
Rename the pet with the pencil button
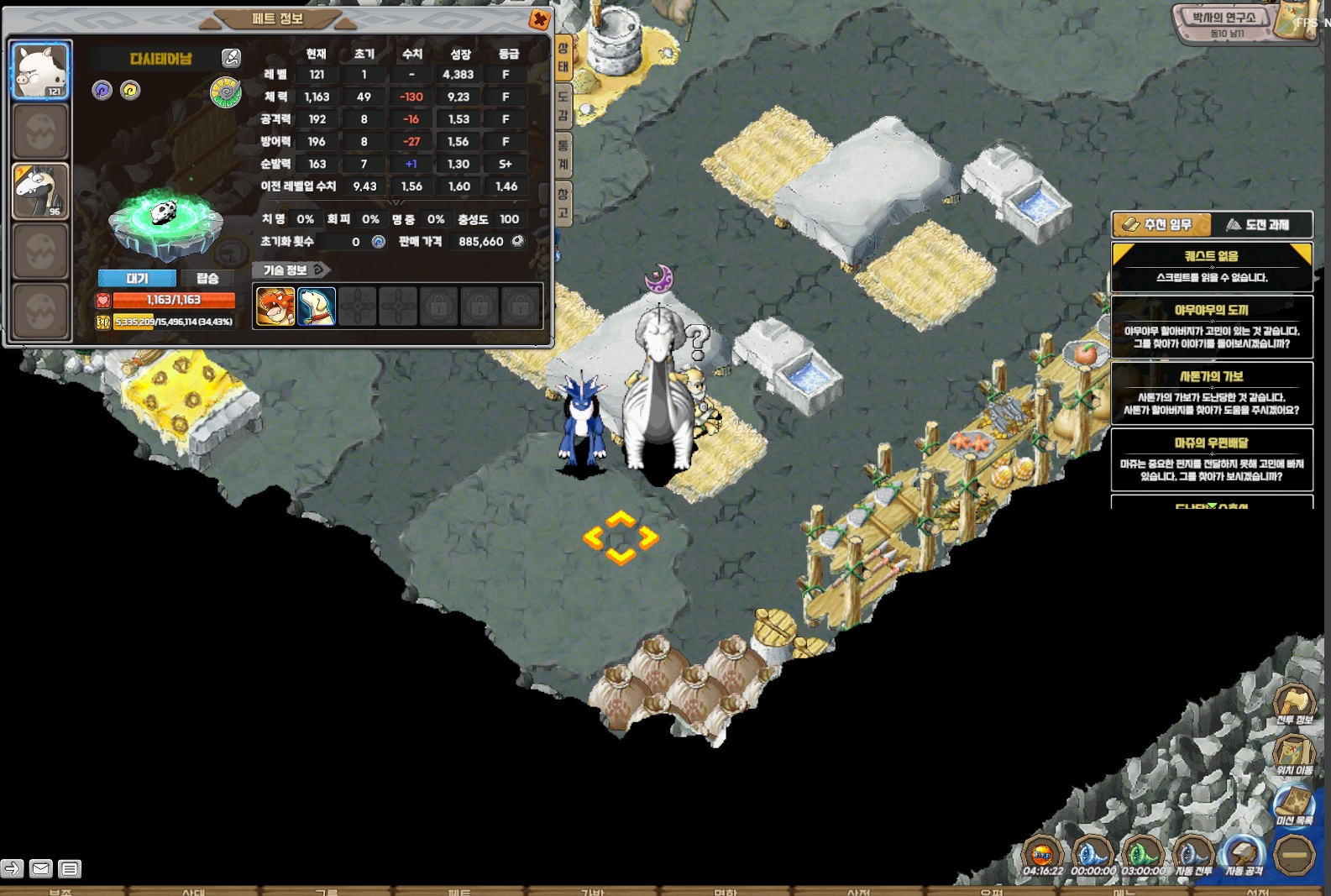(x=230, y=58)
